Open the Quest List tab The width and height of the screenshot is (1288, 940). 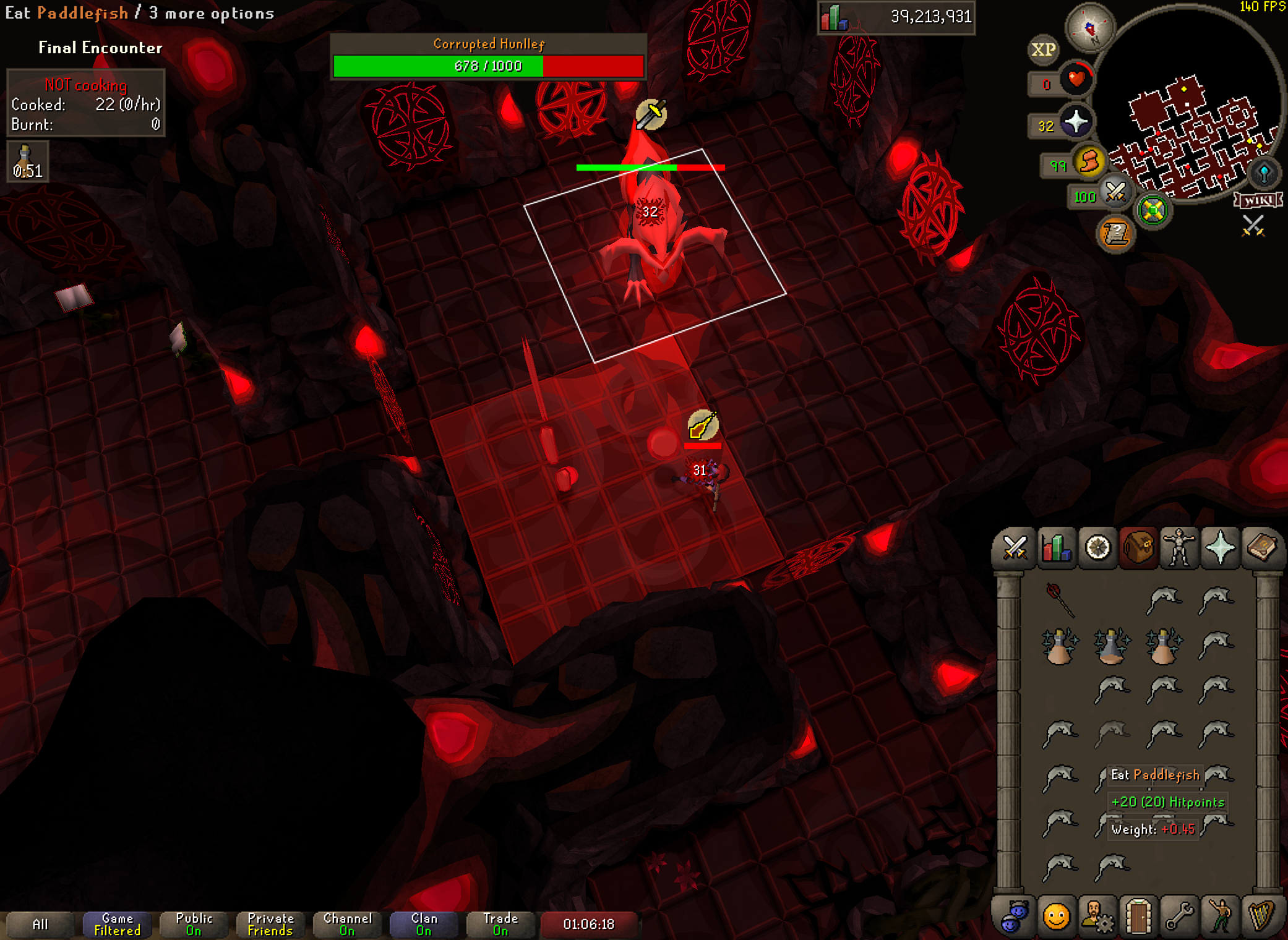pos(1097,548)
